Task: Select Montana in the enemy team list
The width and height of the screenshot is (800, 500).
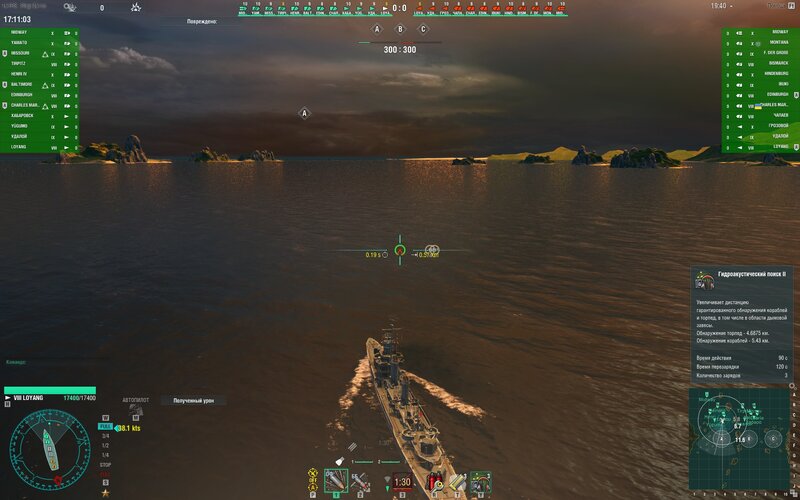Action: 777,42
